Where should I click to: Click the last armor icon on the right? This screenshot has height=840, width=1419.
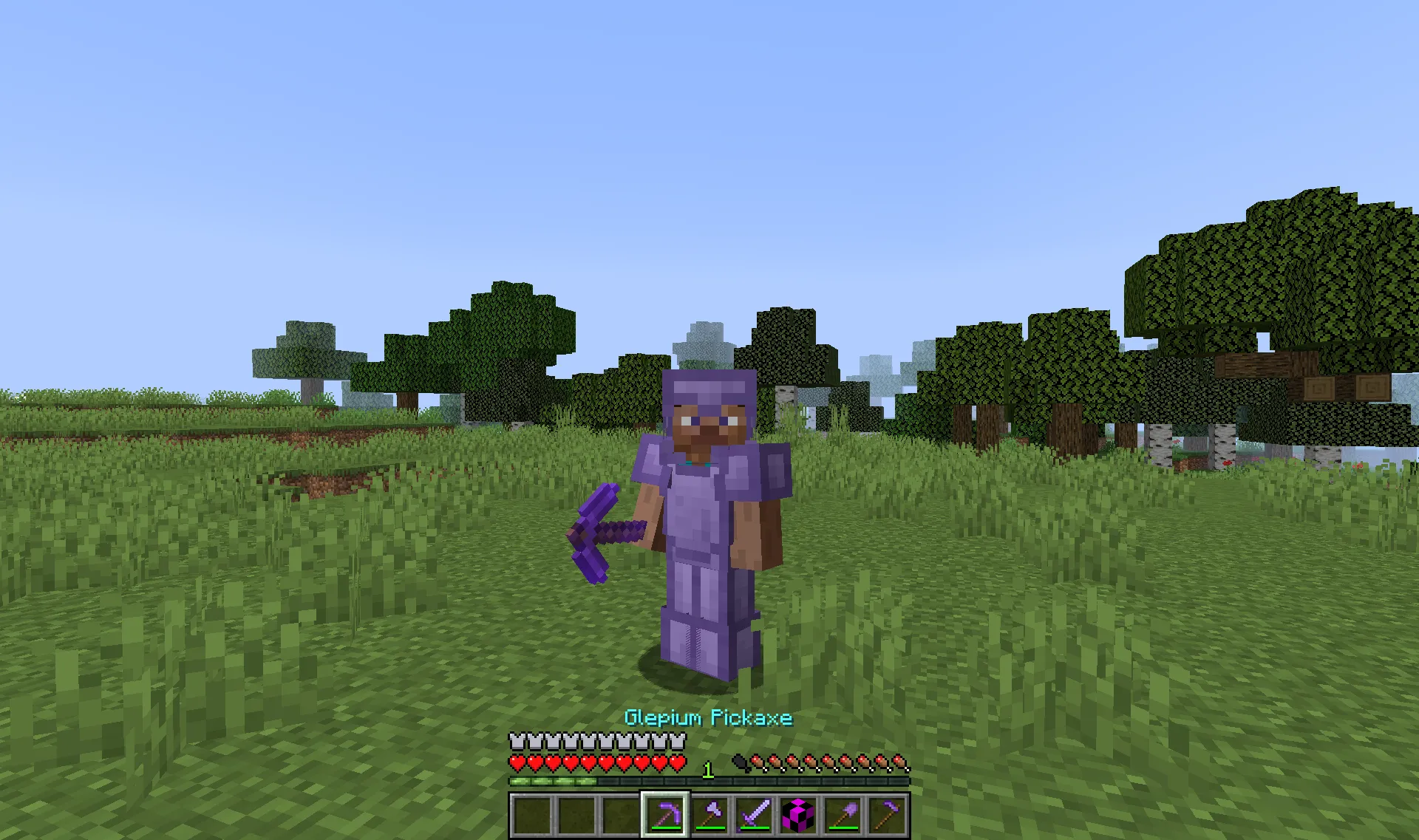(677, 741)
